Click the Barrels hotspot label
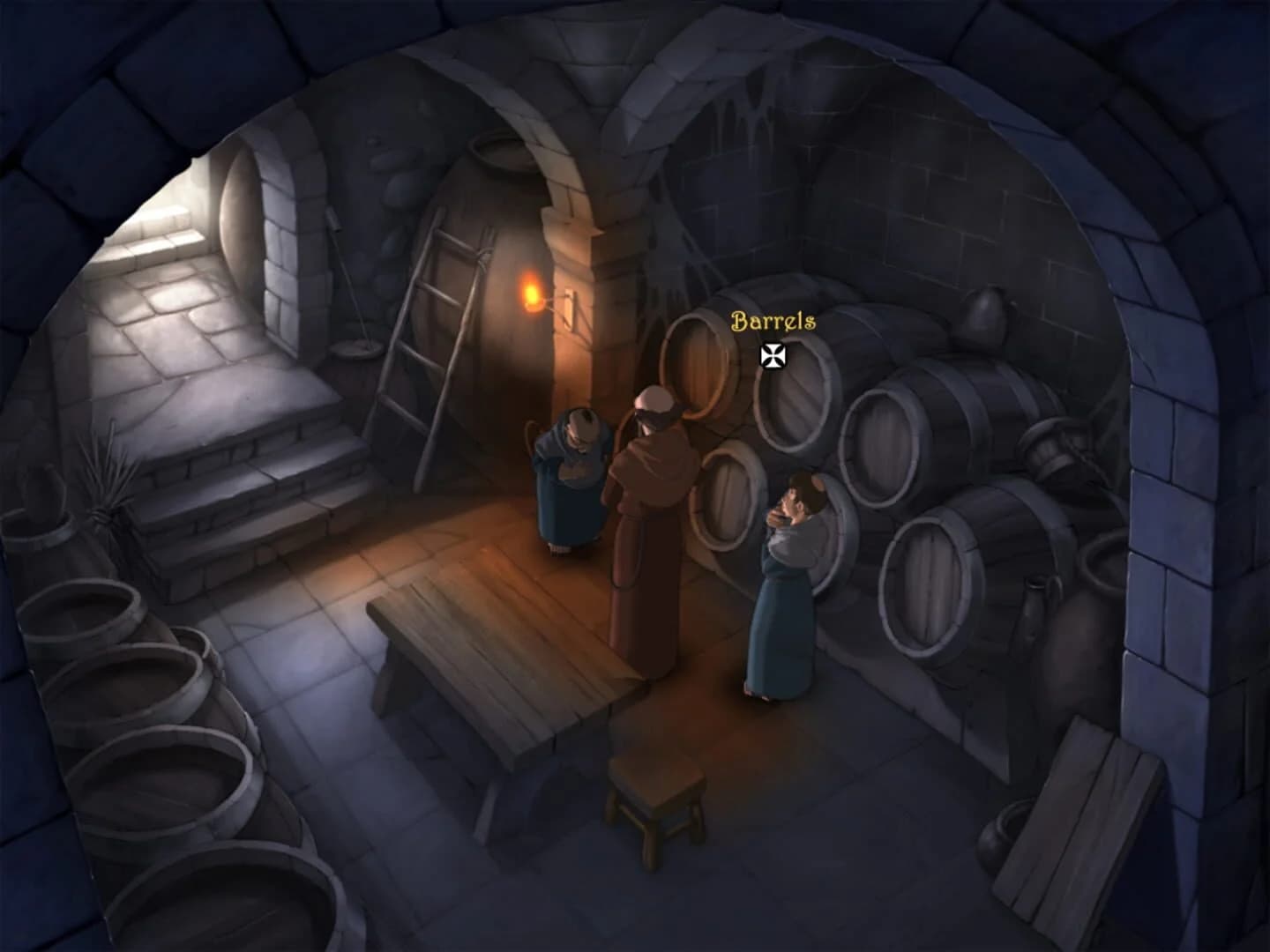1270x952 pixels. click(x=772, y=321)
